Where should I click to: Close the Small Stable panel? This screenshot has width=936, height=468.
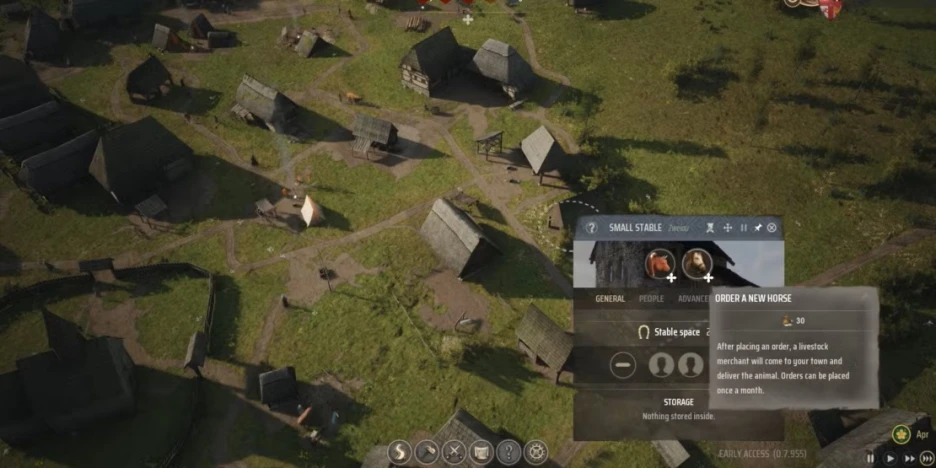772,228
